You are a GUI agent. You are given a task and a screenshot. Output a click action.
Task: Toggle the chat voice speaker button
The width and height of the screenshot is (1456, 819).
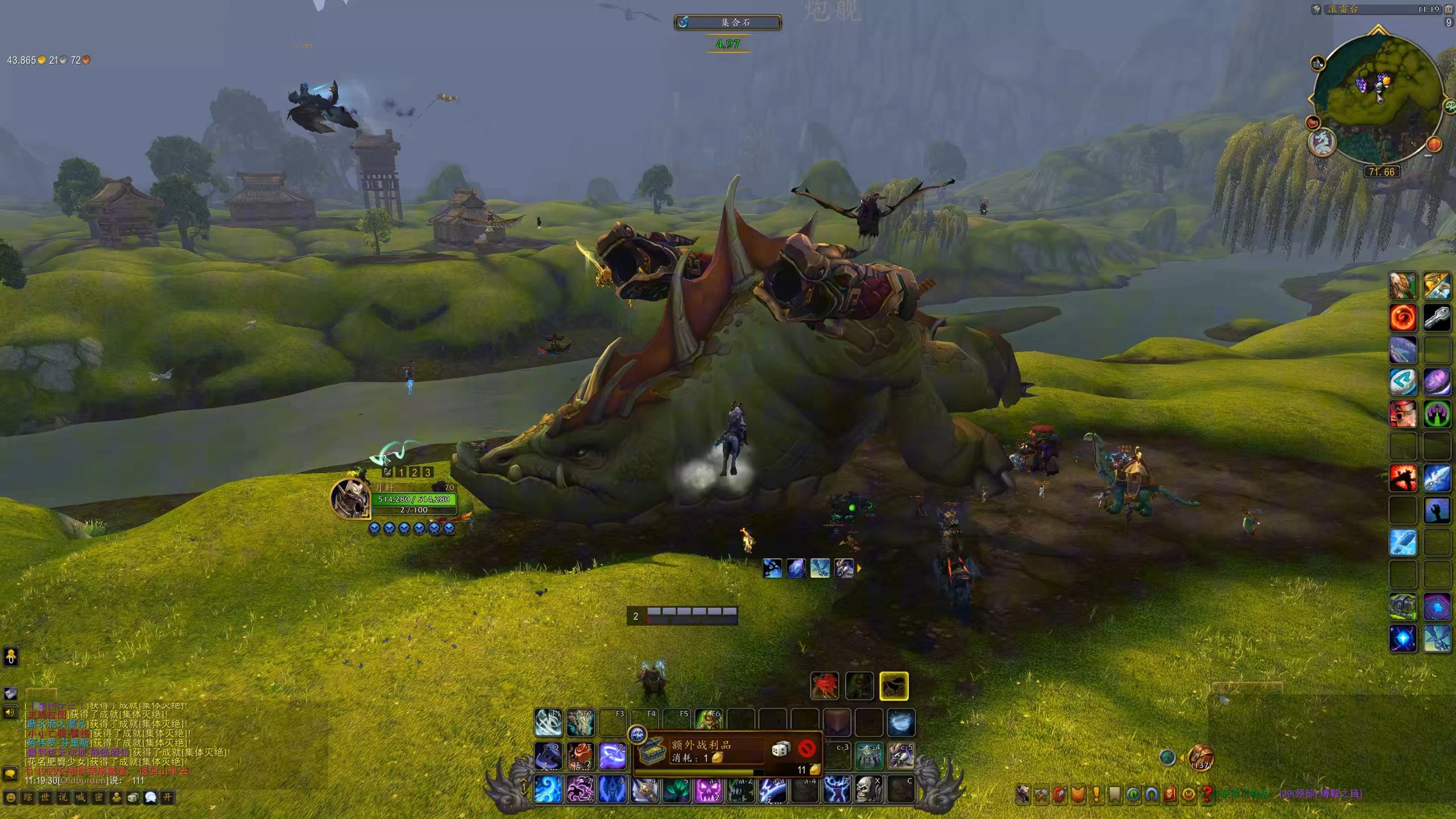10,712
